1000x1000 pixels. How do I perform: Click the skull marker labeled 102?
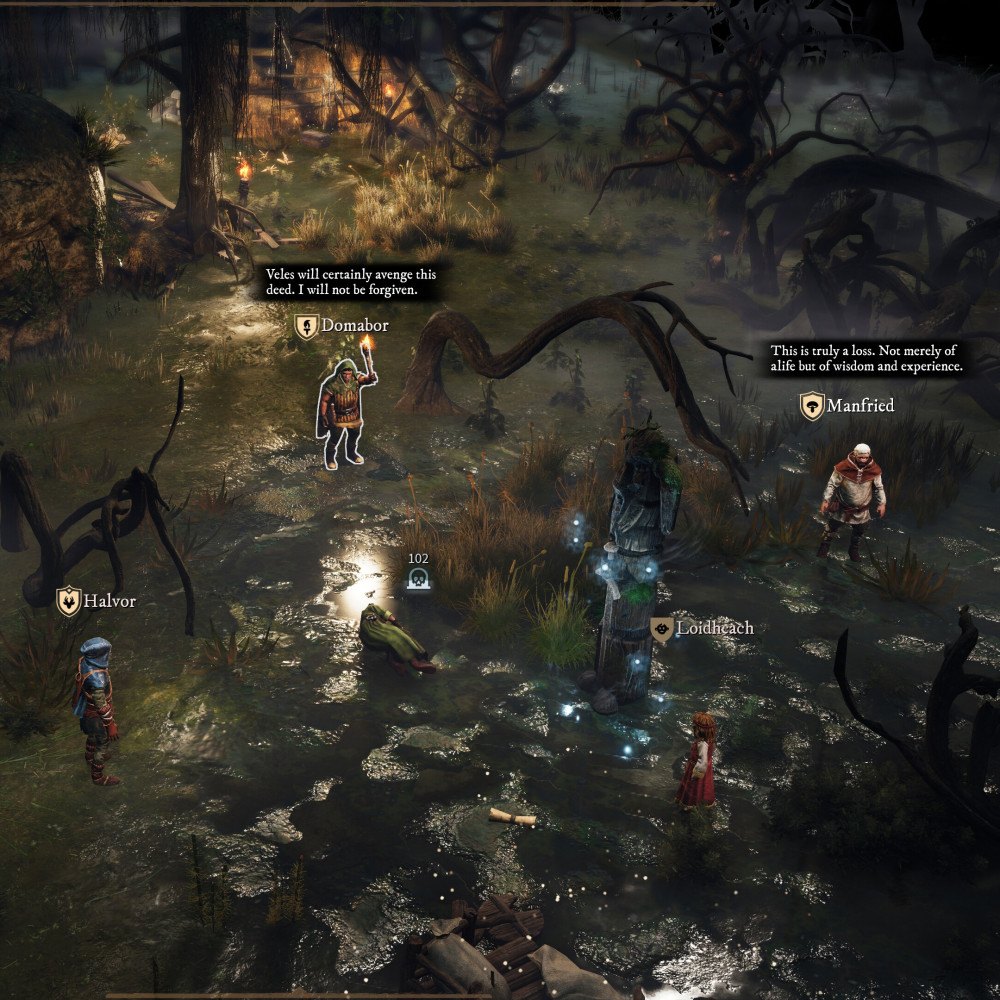coord(418,579)
